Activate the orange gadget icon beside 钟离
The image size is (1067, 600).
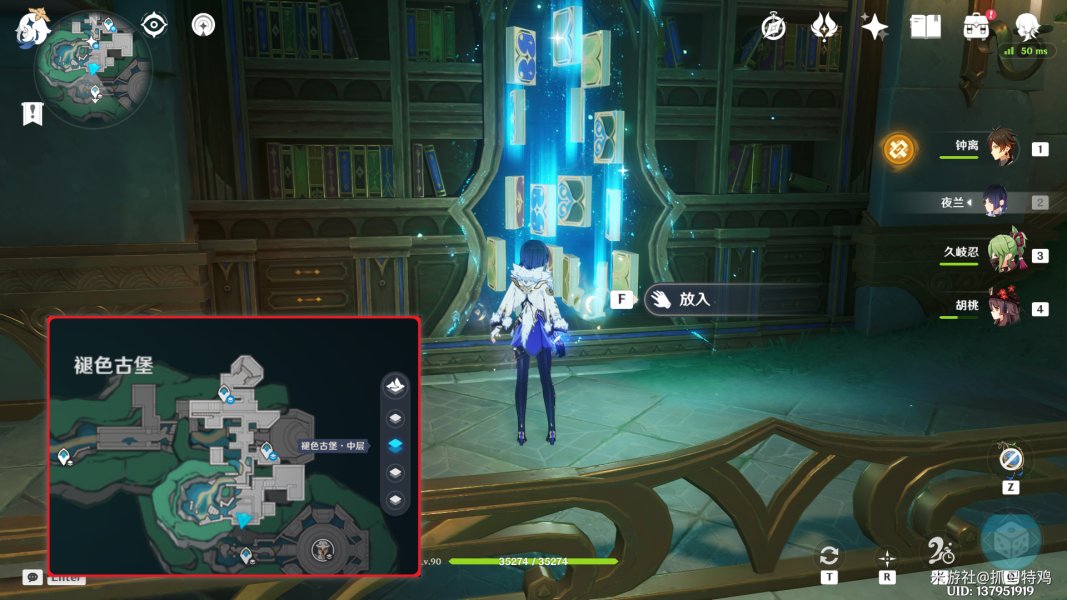(900, 150)
